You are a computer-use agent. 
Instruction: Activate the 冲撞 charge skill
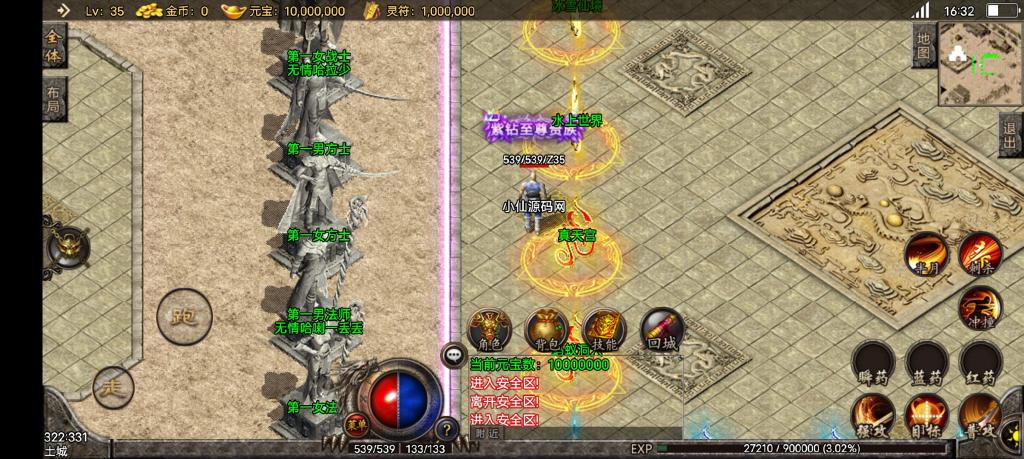pyautogui.click(x=980, y=307)
